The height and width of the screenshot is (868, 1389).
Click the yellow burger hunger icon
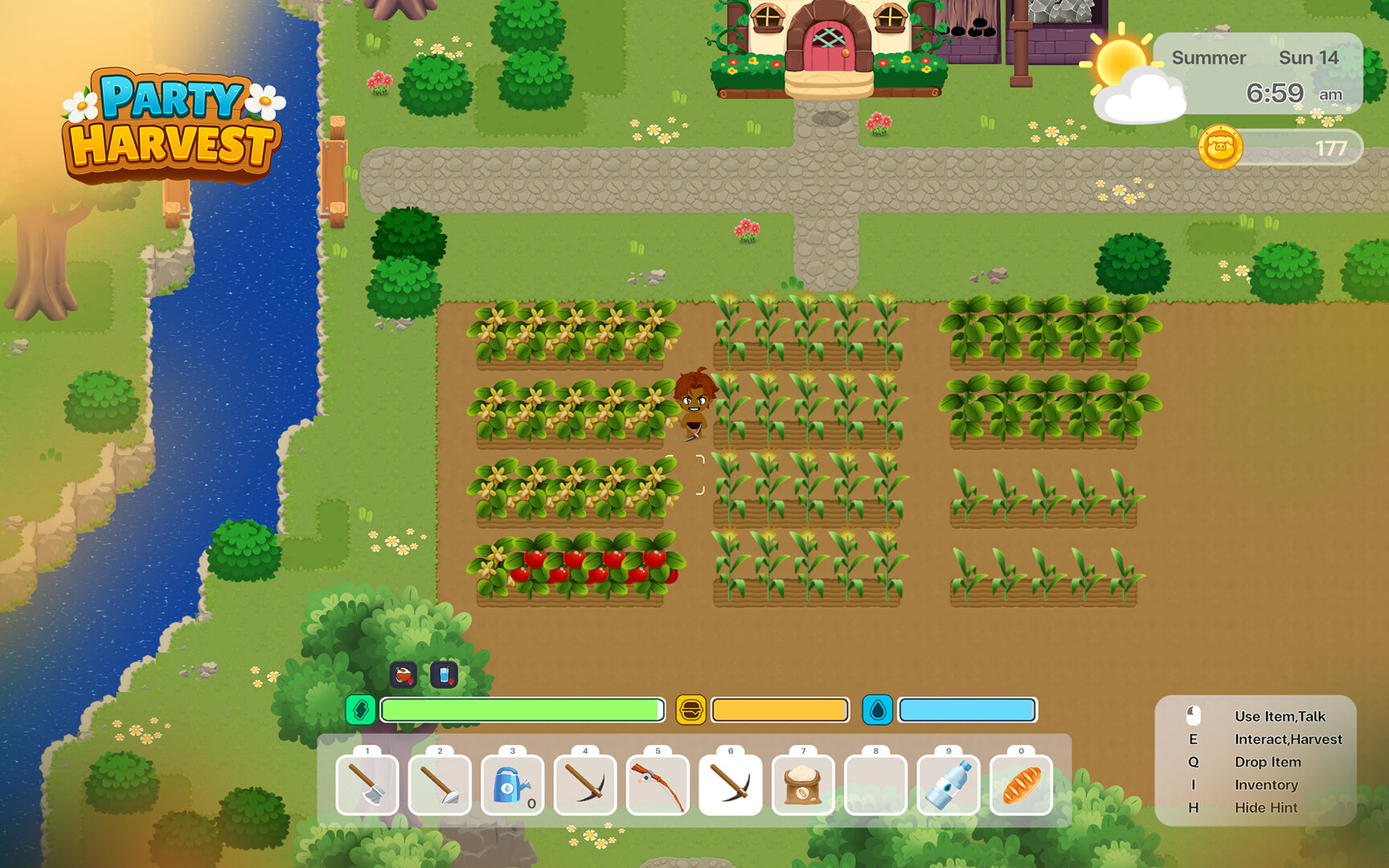692,710
